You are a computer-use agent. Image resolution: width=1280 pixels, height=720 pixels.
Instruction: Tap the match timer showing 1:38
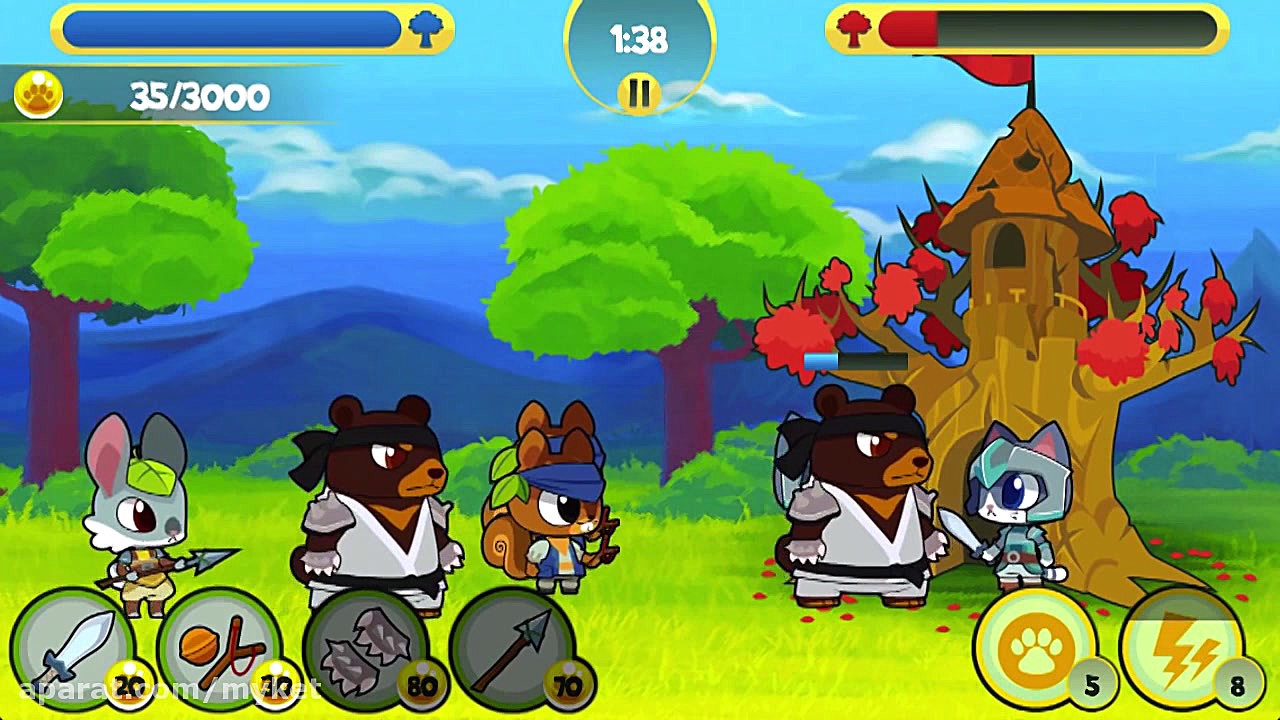[x=639, y=40]
